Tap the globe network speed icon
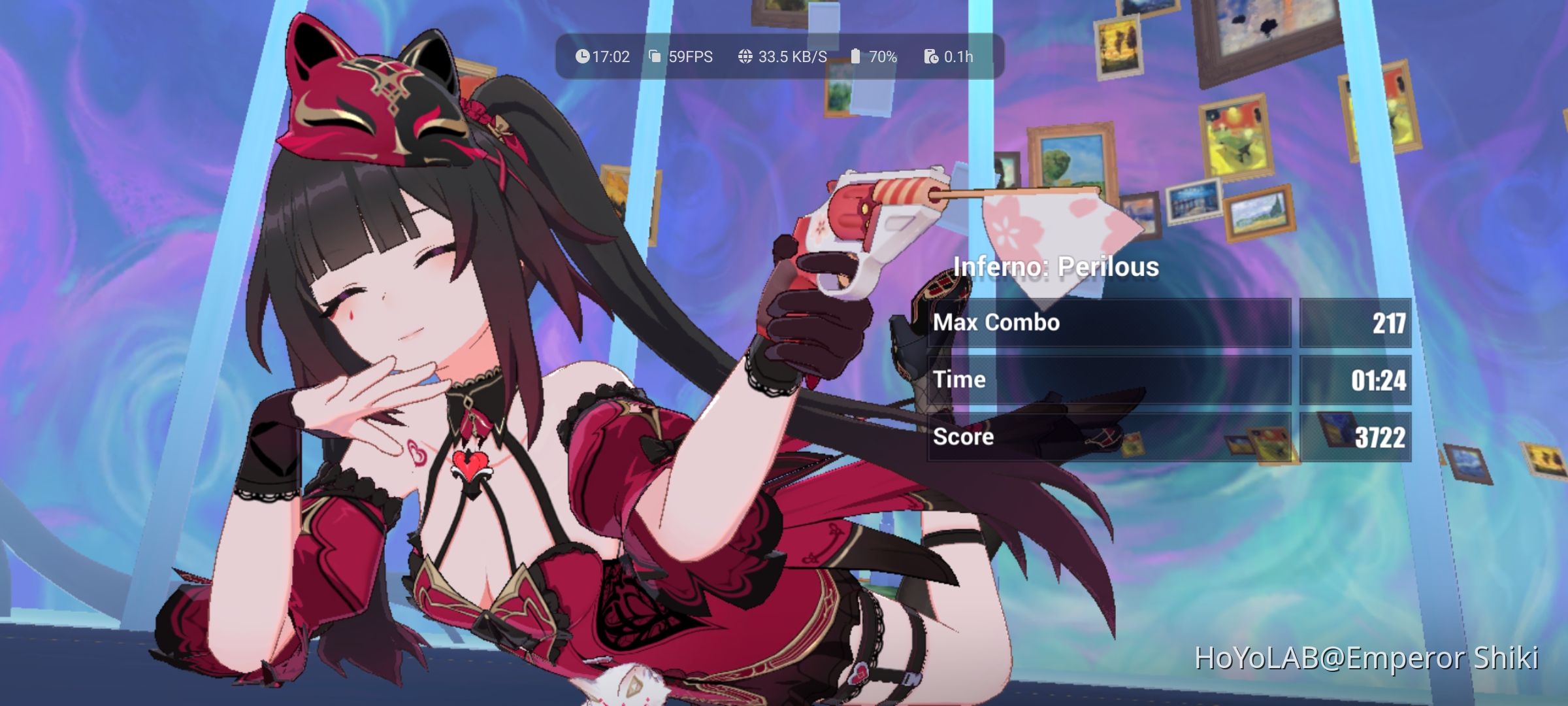 (x=744, y=57)
